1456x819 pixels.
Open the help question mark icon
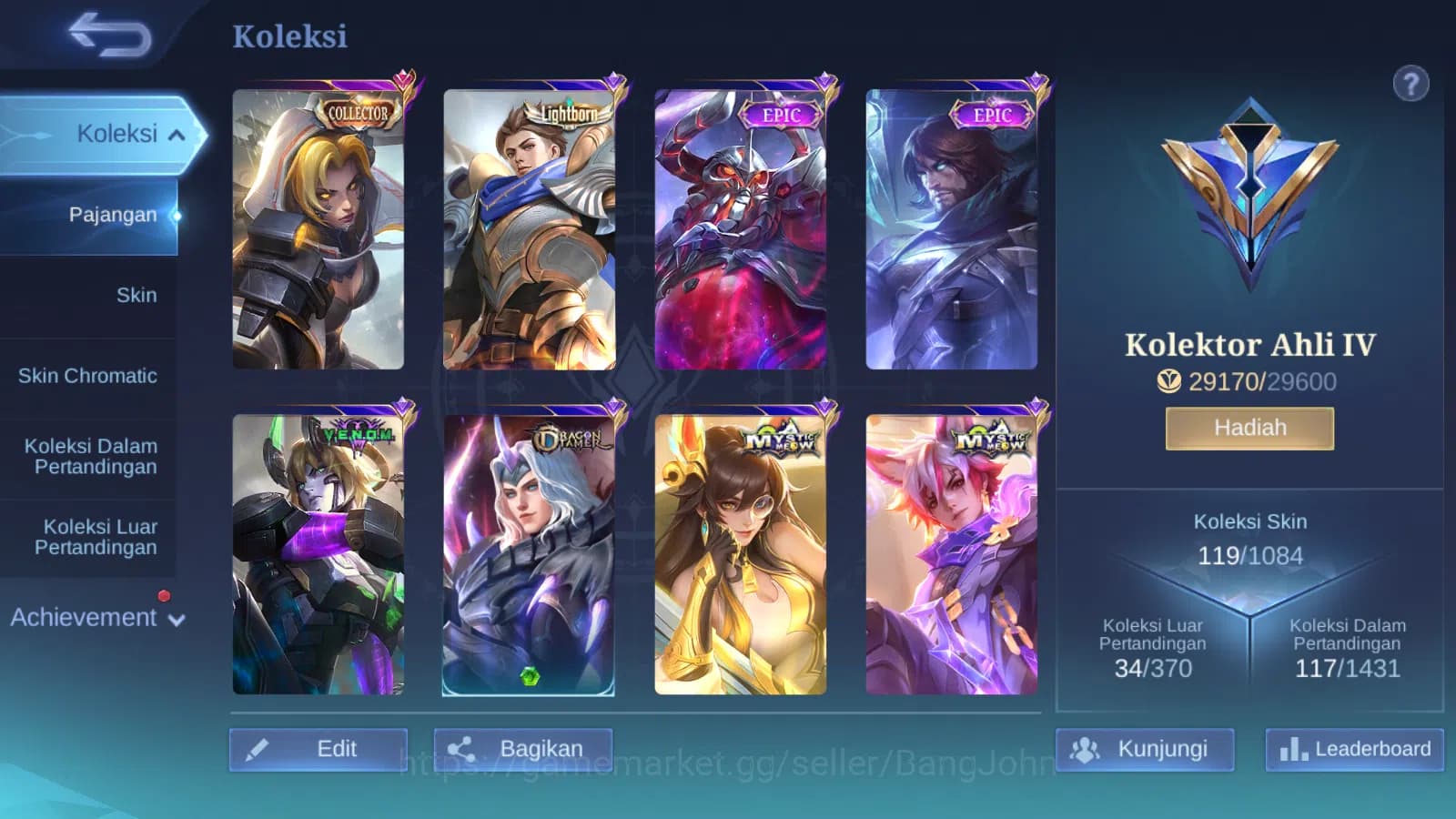1409,85
